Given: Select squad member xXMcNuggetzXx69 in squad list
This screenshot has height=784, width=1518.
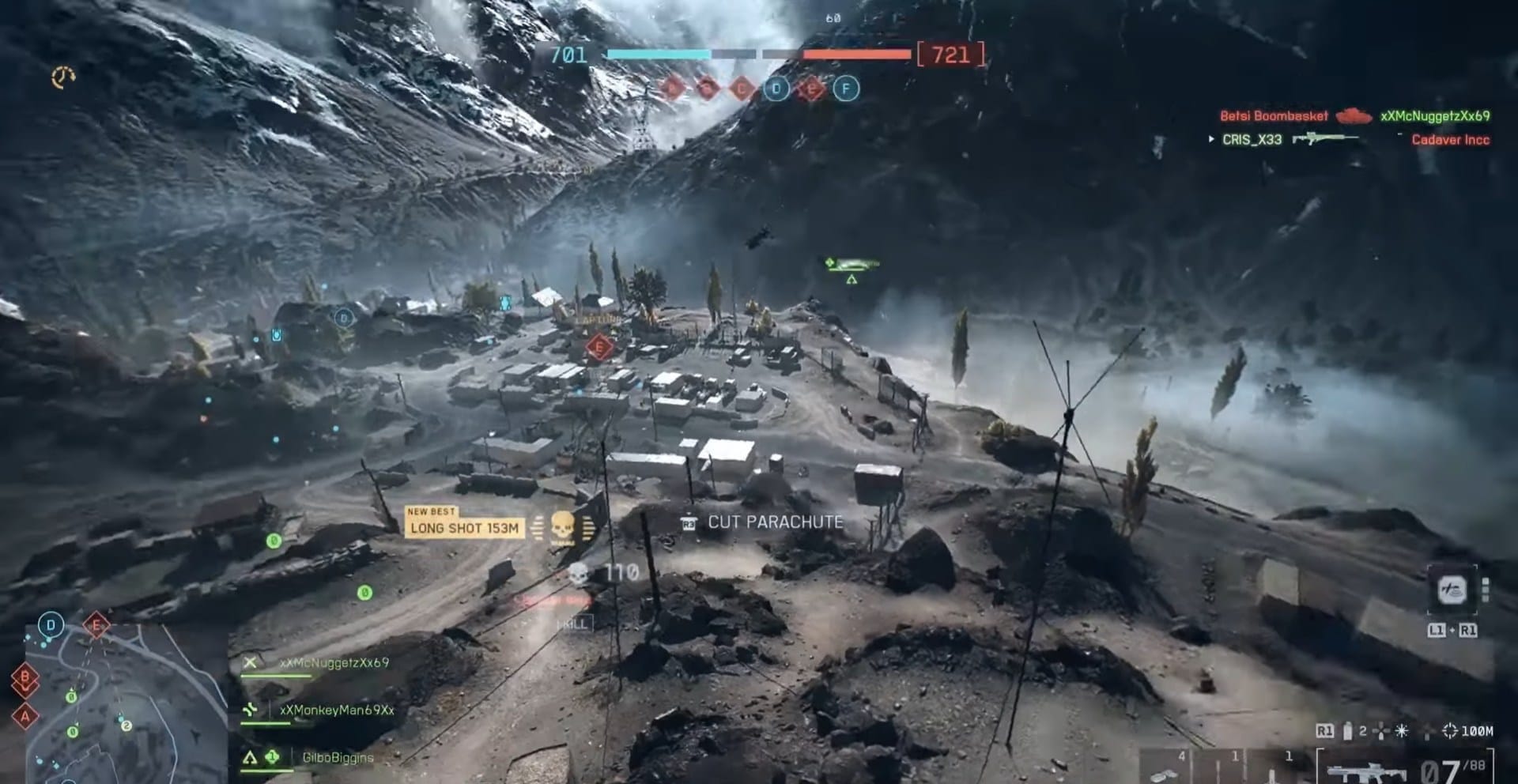Looking at the screenshot, I should (334, 663).
